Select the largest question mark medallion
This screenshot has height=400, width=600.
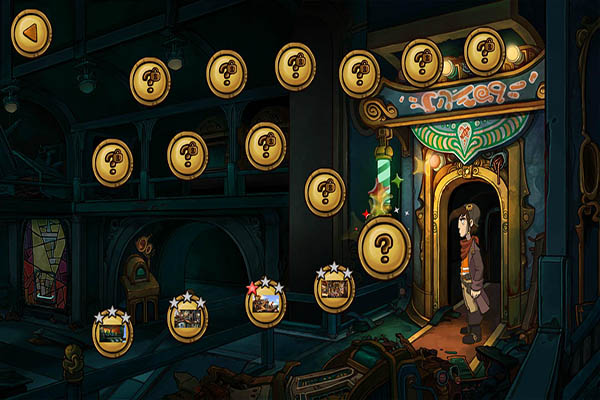[x=384, y=246]
